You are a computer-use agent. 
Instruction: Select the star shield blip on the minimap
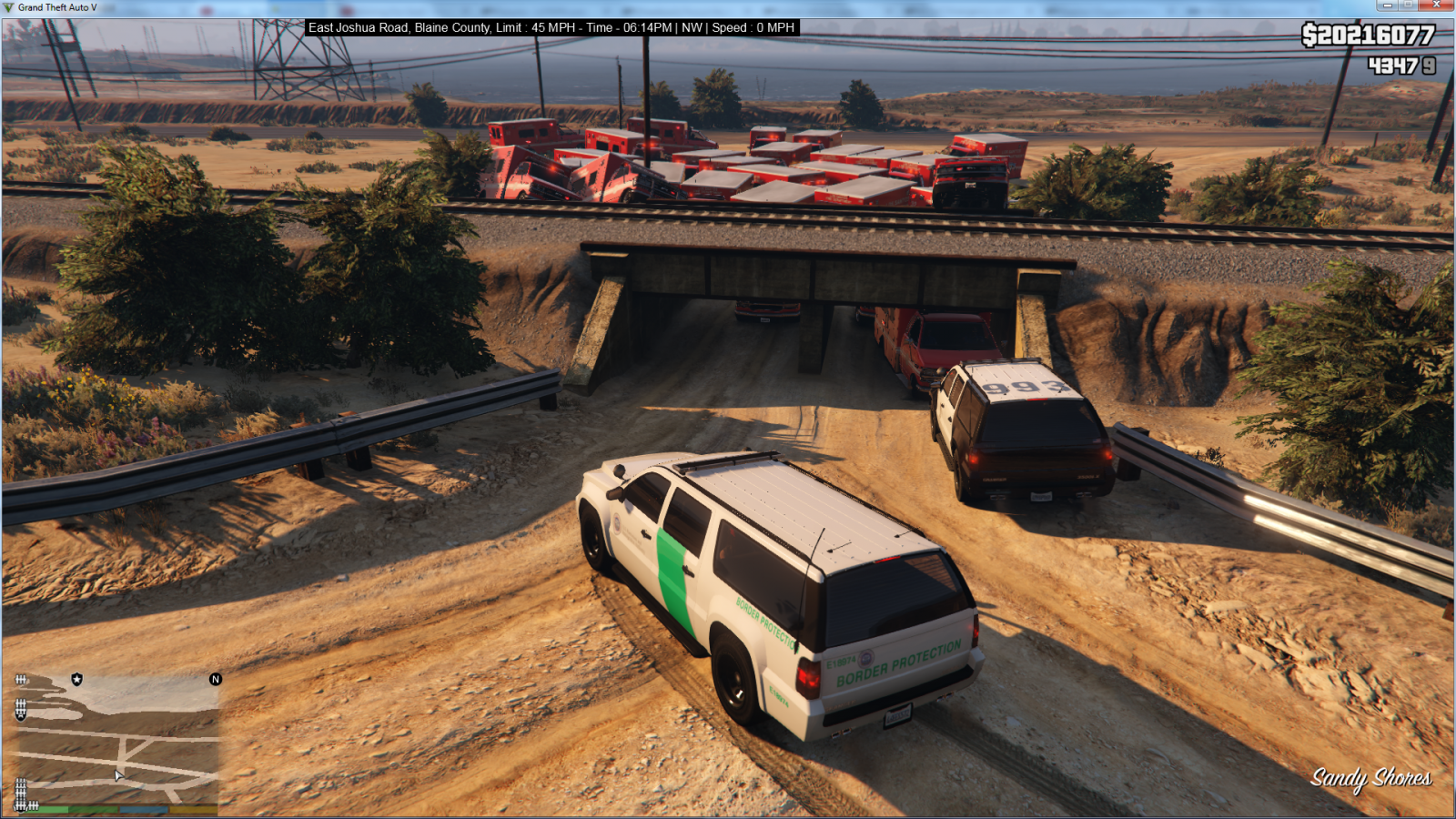76,680
